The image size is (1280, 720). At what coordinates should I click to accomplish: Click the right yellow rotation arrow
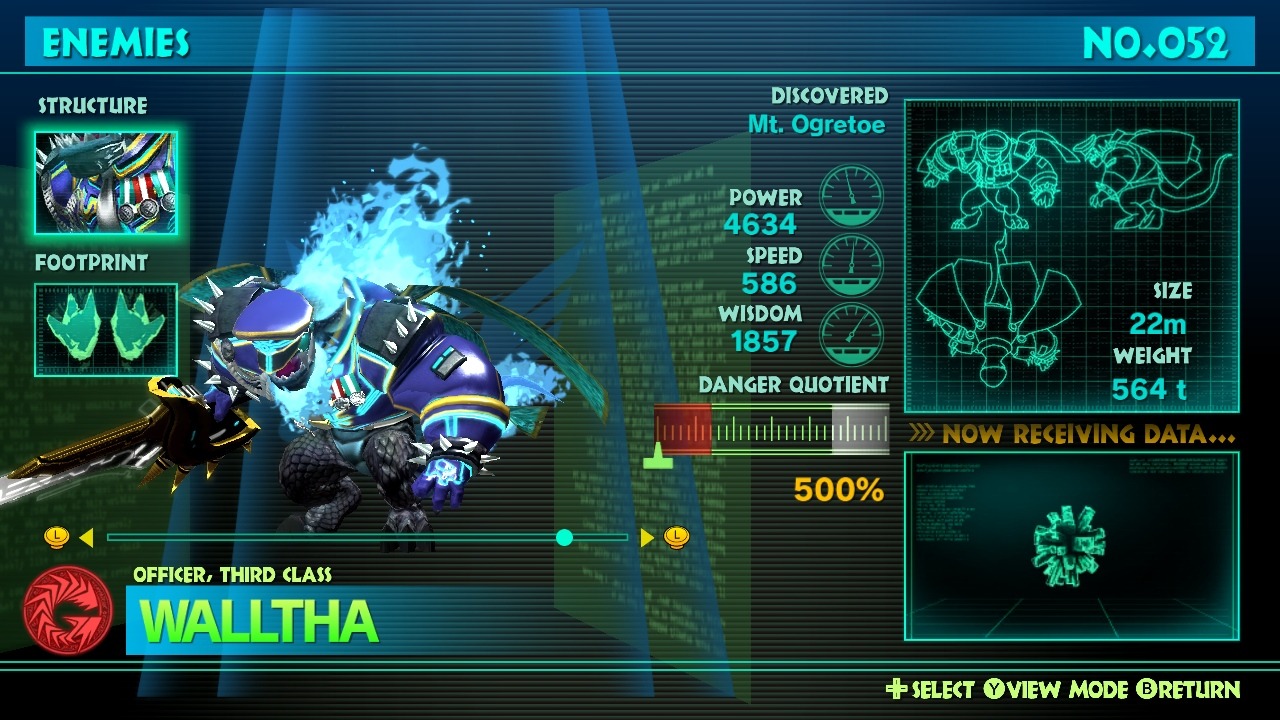(x=647, y=538)
